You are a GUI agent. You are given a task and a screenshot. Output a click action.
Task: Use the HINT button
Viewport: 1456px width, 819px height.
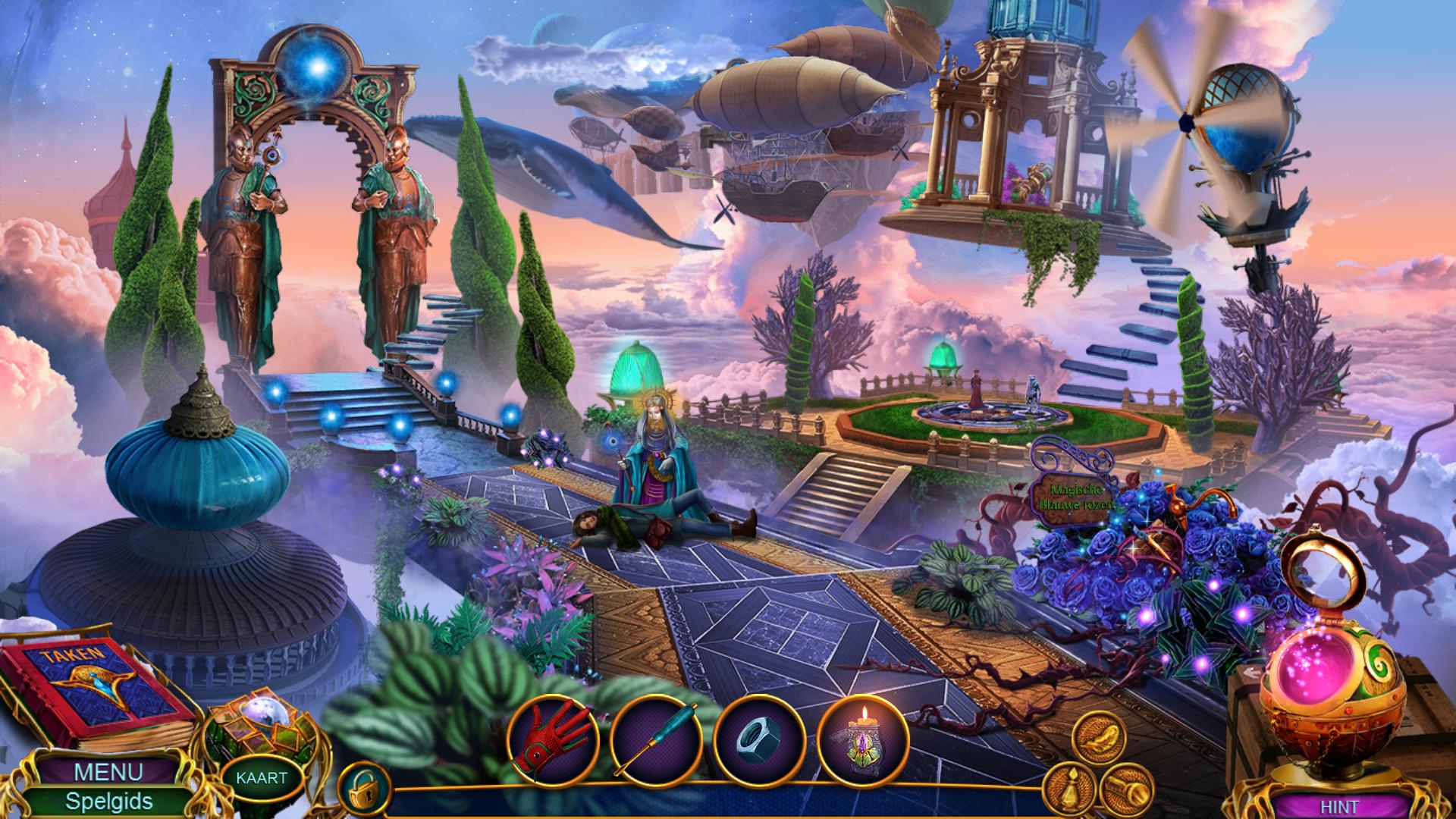pos(1339,807)
